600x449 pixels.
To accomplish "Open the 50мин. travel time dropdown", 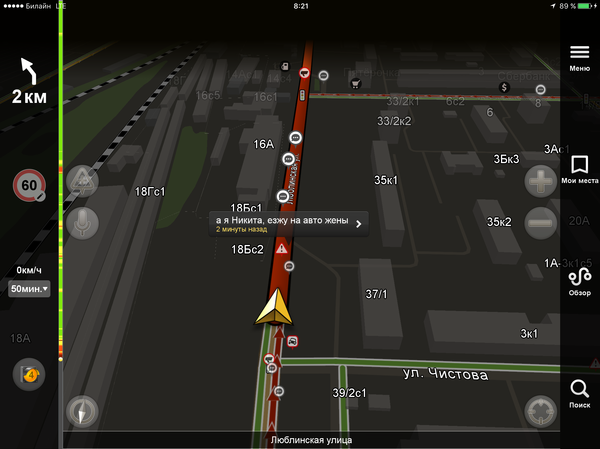I will coord(29,289).
